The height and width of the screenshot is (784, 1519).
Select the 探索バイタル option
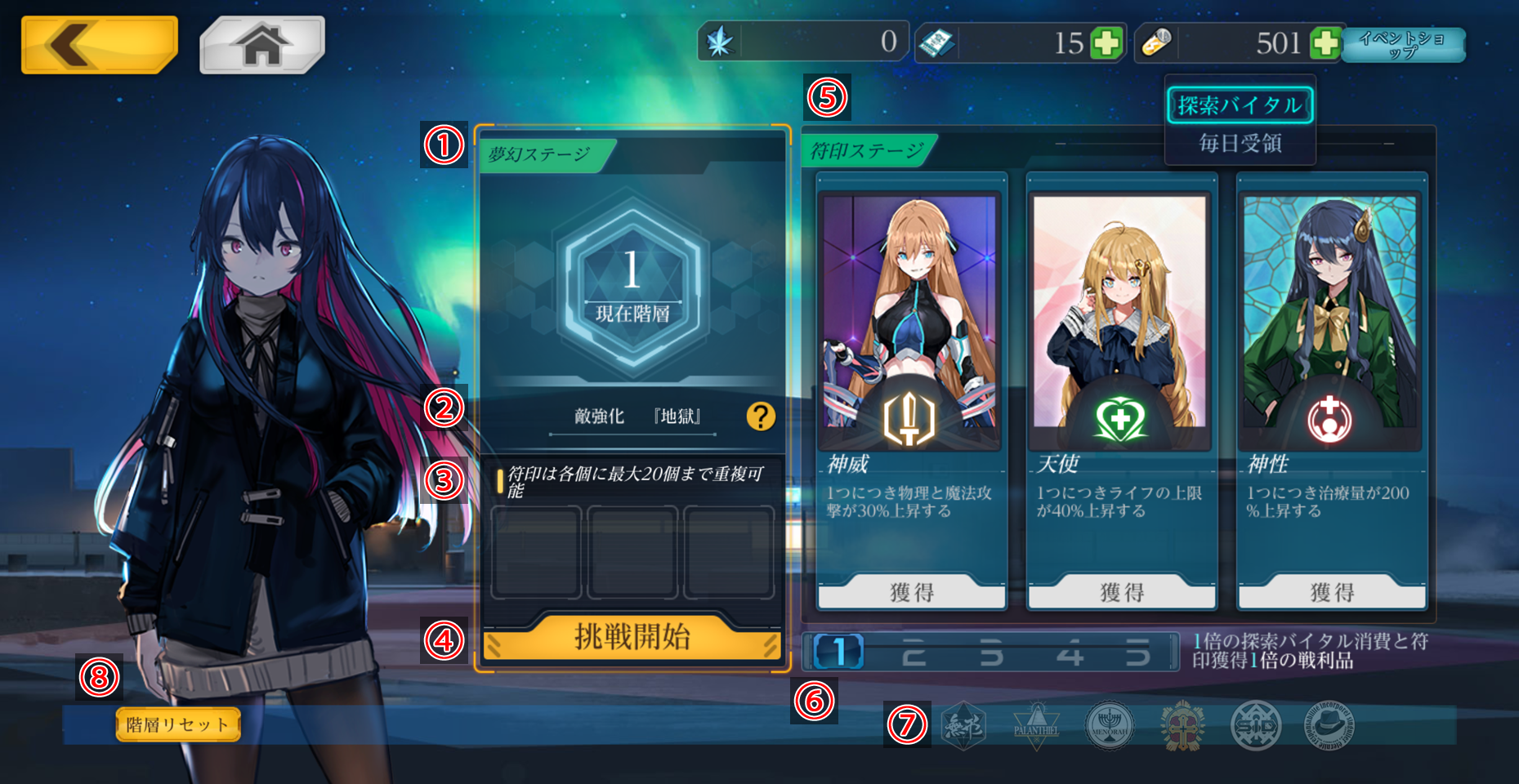tap(1240, 105)
